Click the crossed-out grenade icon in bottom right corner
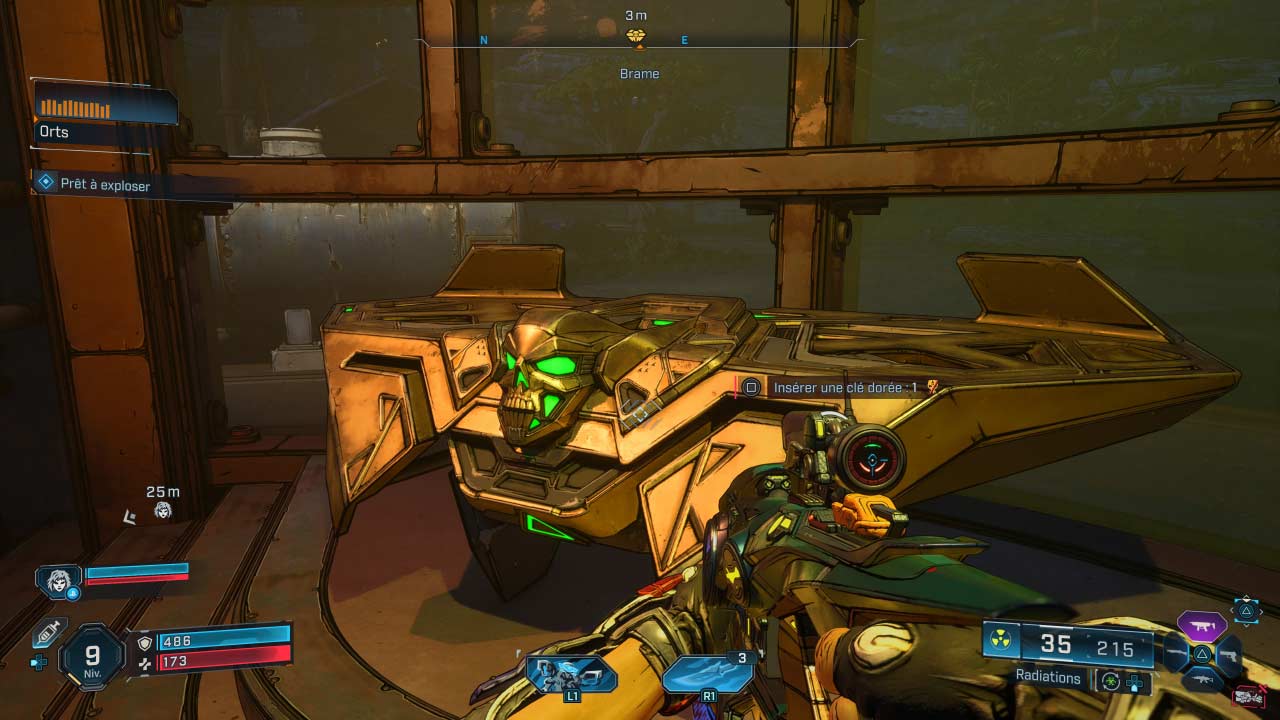This screenshot has width=1280, height=720. [x=1250, y=694]
